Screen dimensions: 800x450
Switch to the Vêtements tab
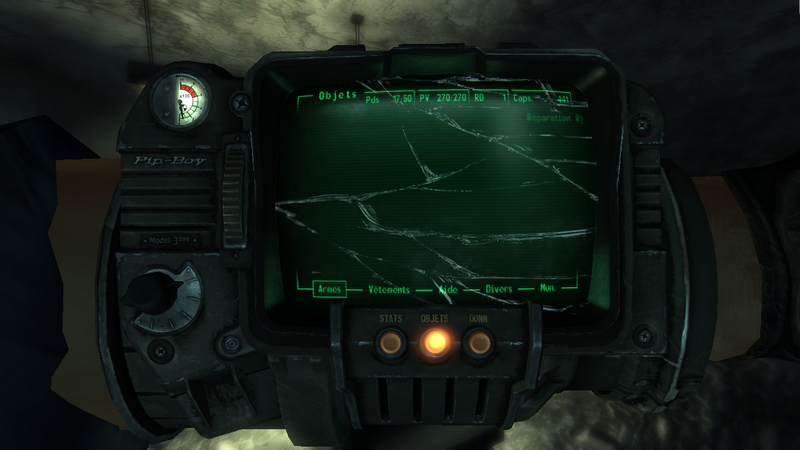389,289
